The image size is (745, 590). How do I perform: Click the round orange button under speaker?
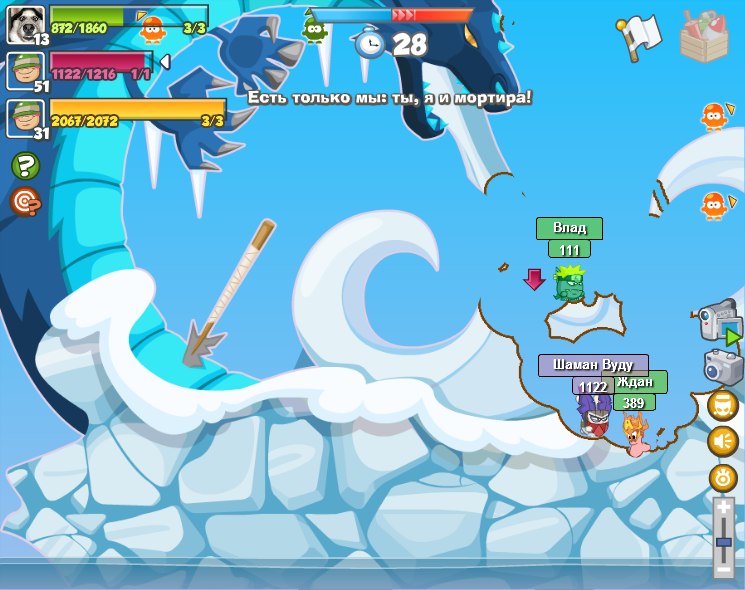coord(723,477)
